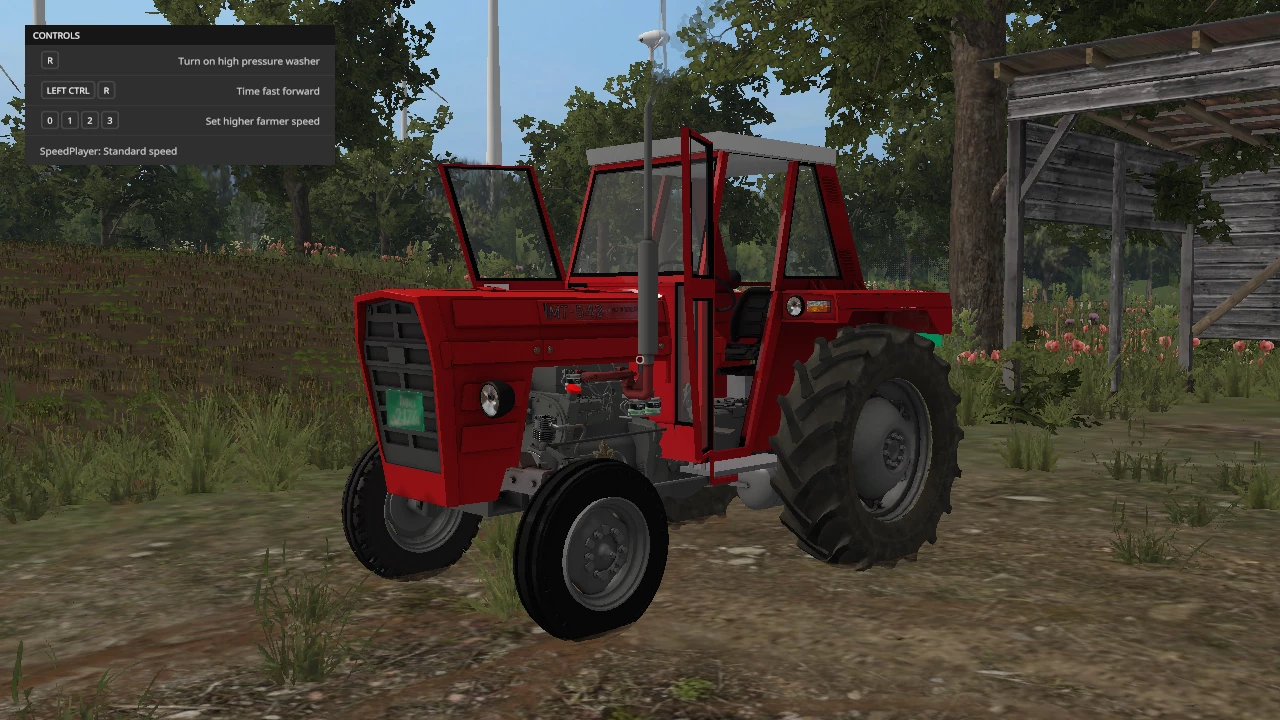Click the 3 key badge
1280x720 pixels.
pos(109,120)
